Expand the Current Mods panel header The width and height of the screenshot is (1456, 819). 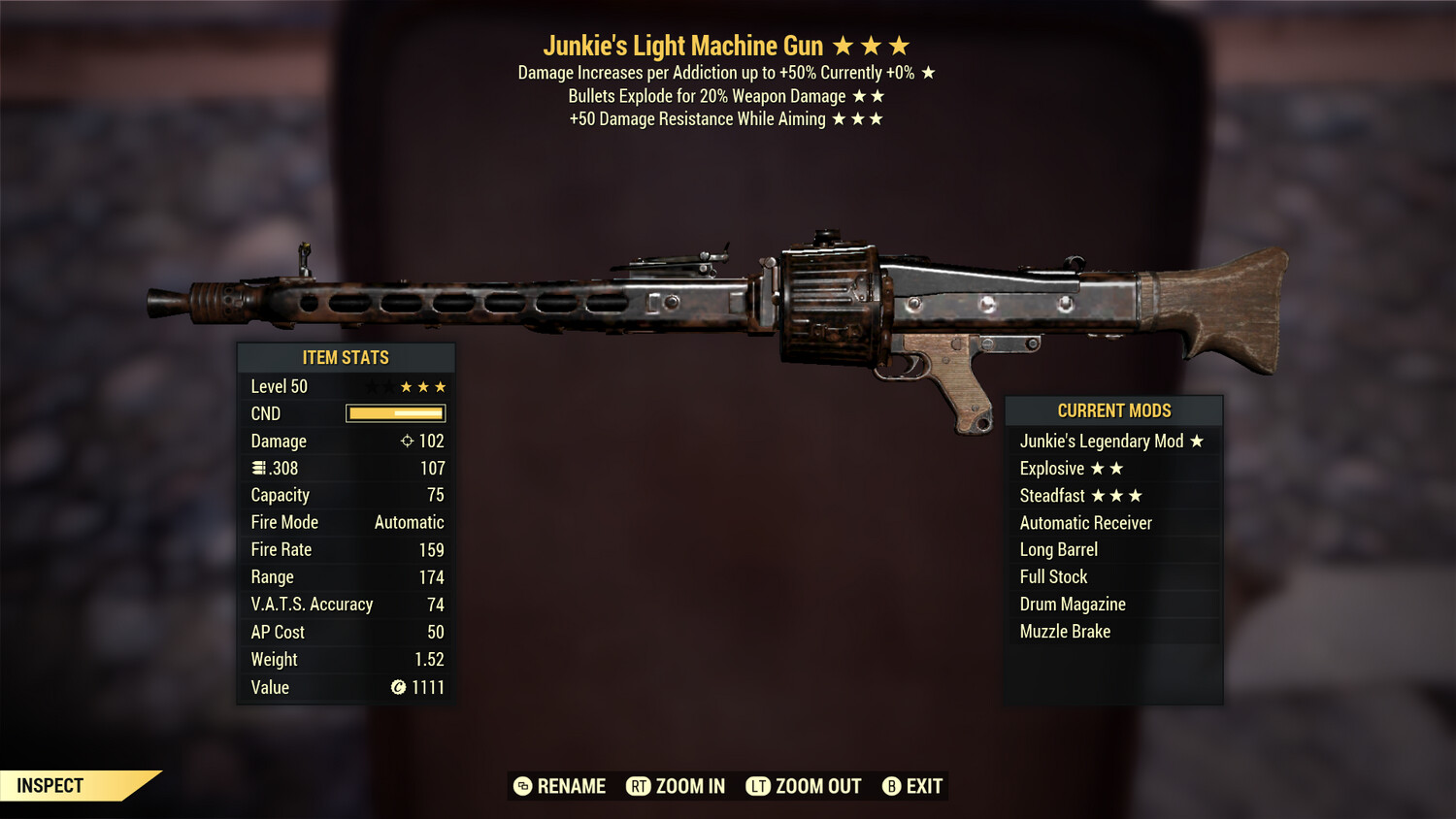(1112, 409)
